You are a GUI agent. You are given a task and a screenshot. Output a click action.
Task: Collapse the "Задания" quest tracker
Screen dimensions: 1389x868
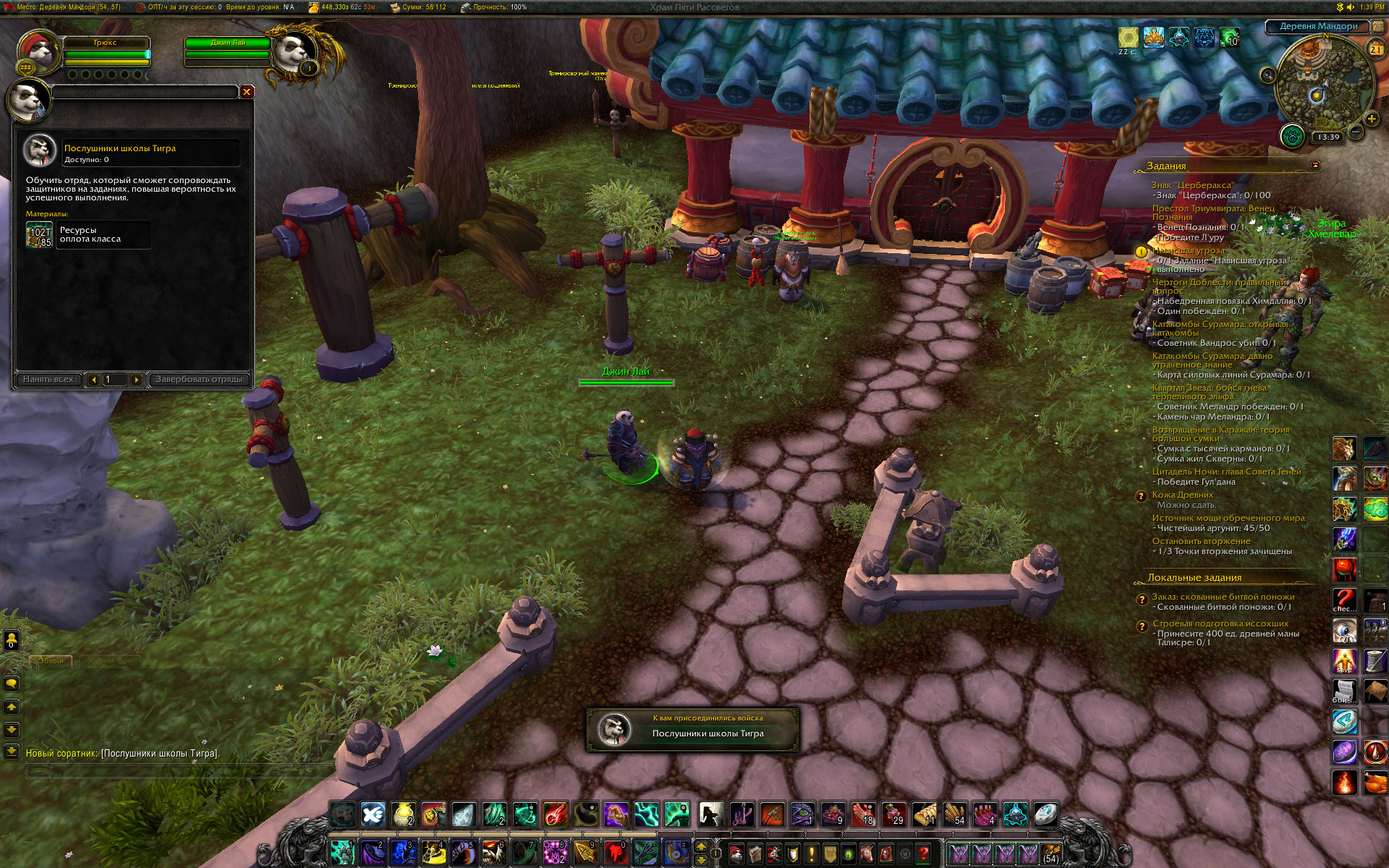click(1315, 166)
